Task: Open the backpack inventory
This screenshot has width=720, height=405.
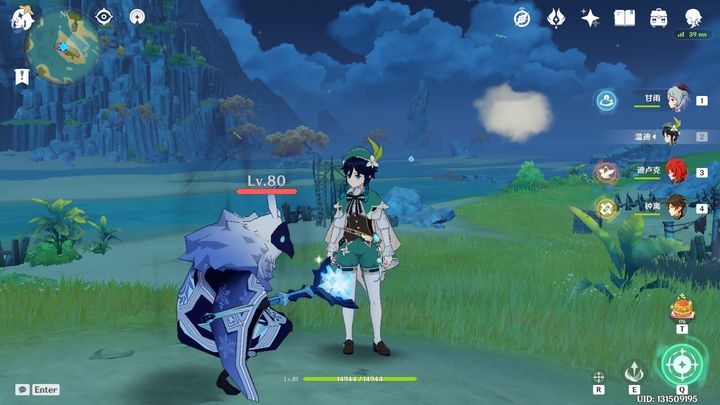Action: [658, 18]
